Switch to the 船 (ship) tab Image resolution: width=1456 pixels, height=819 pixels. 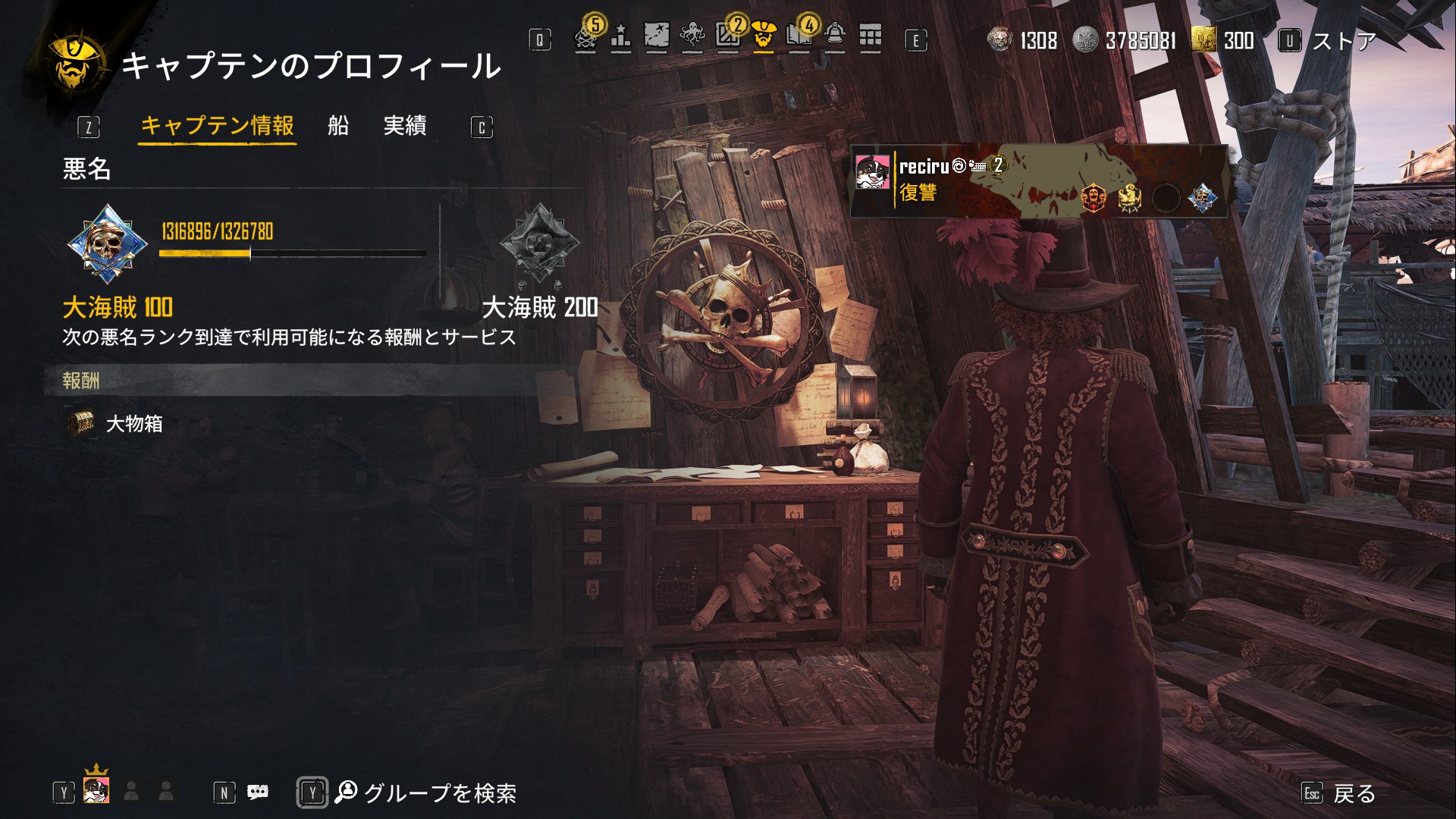point(338,126)
